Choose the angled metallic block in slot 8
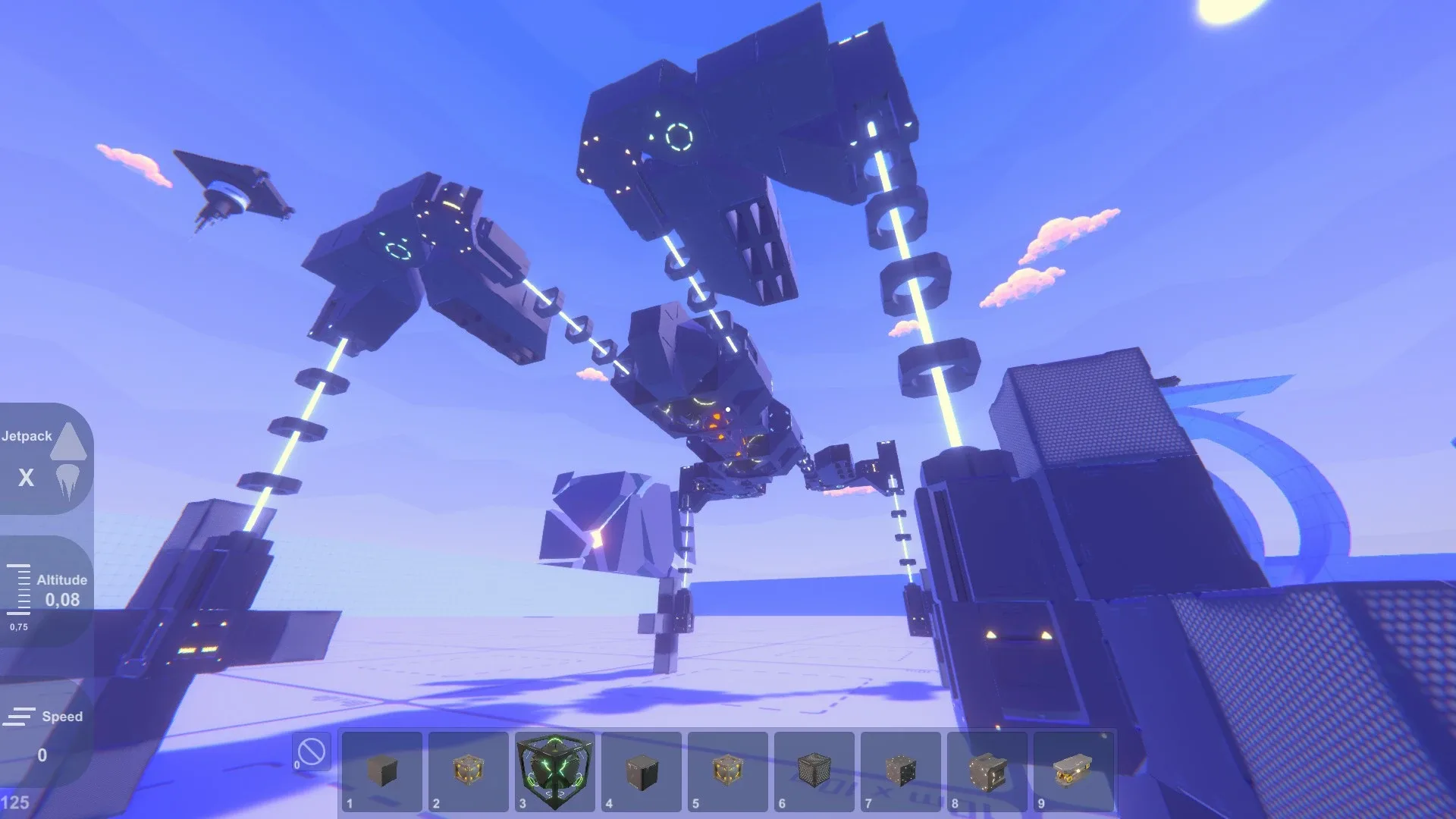1456x819 pixels. [987, 766]
